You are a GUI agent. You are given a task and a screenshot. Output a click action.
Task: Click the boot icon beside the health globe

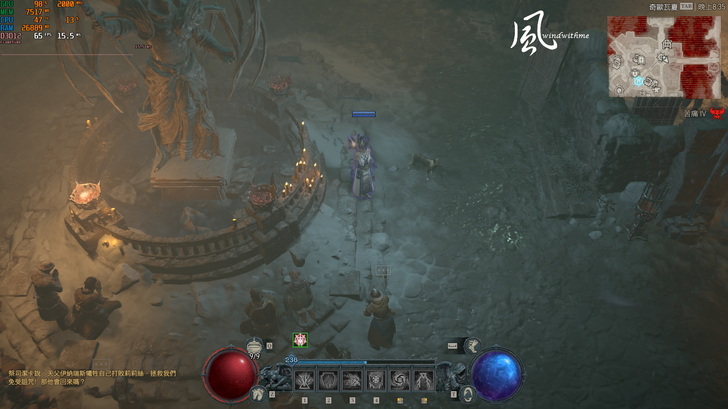[259, 394]
